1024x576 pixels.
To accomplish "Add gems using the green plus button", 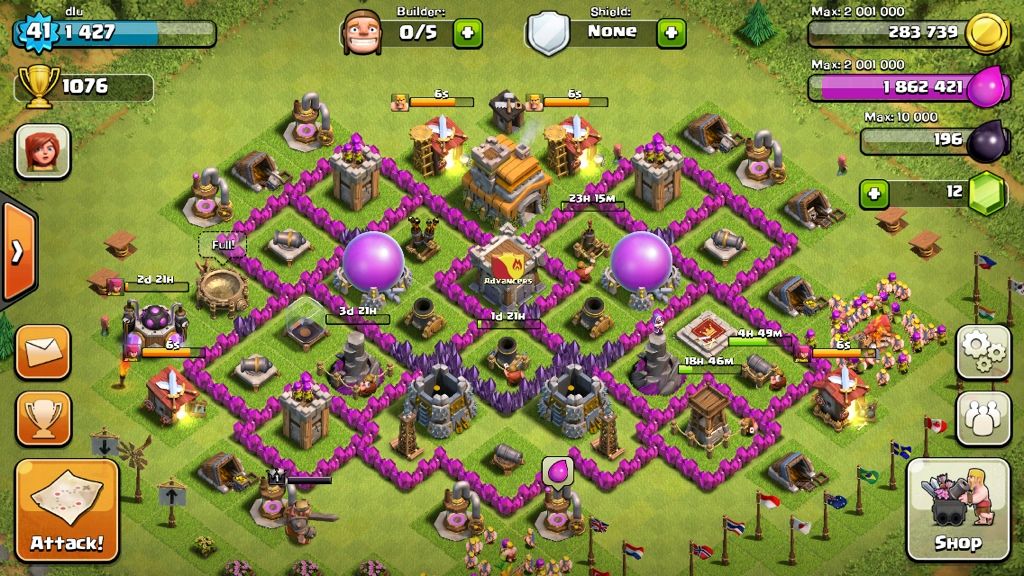I will tap(876, 192).
